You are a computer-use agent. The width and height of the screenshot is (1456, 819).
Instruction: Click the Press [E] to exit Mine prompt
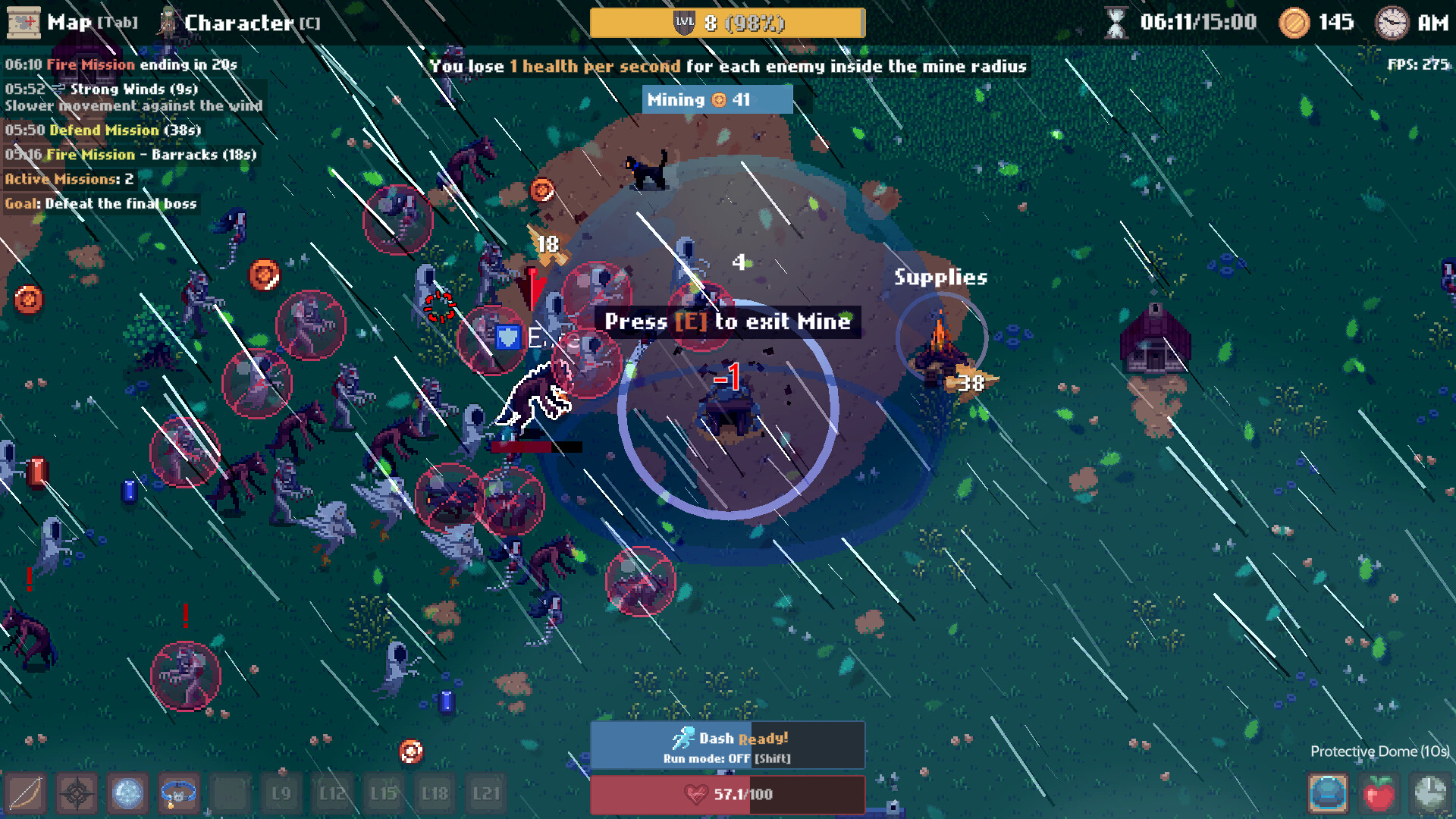click(728, 322)
